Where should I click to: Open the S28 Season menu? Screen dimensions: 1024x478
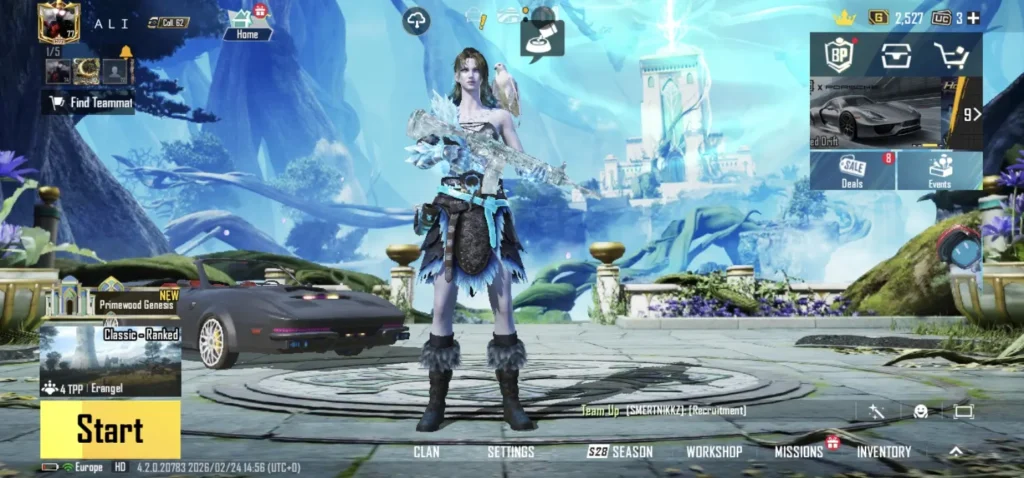(x=620, y=452)
